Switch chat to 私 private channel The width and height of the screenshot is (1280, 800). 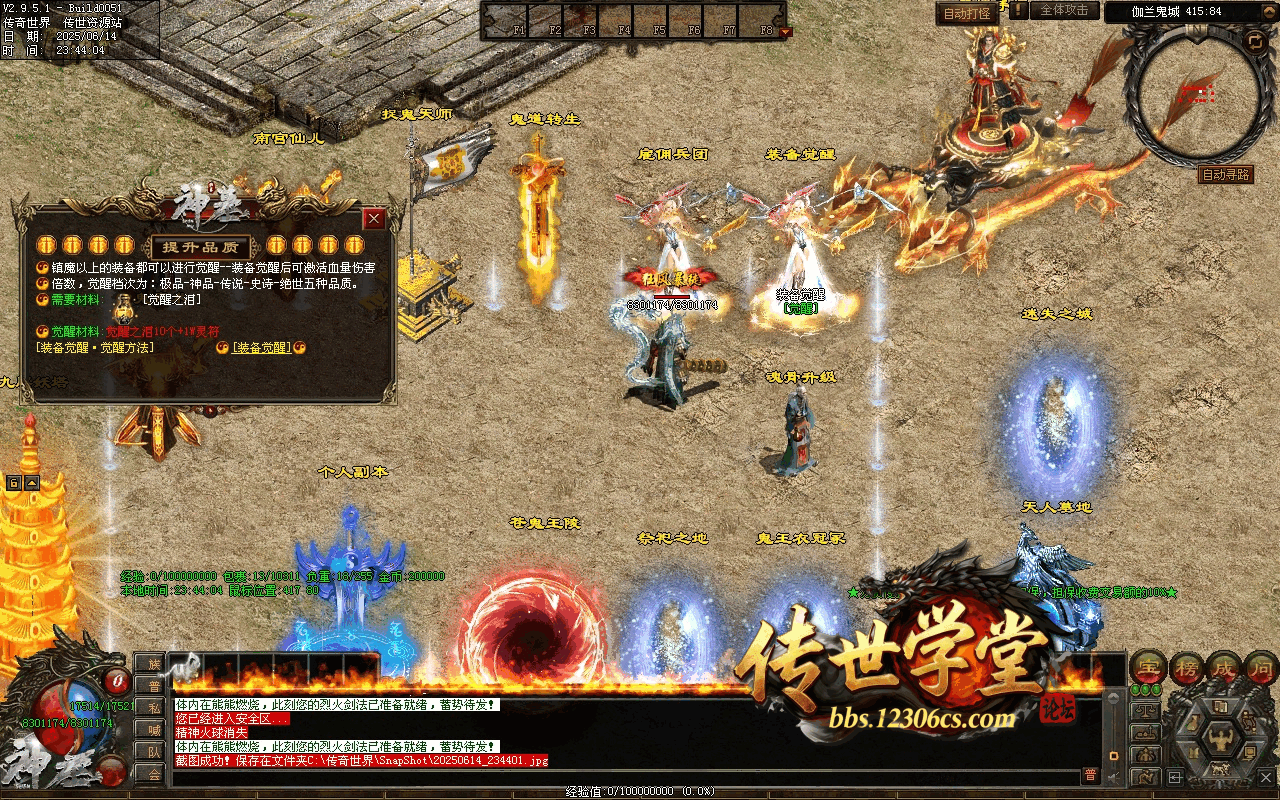pos(150,708)
